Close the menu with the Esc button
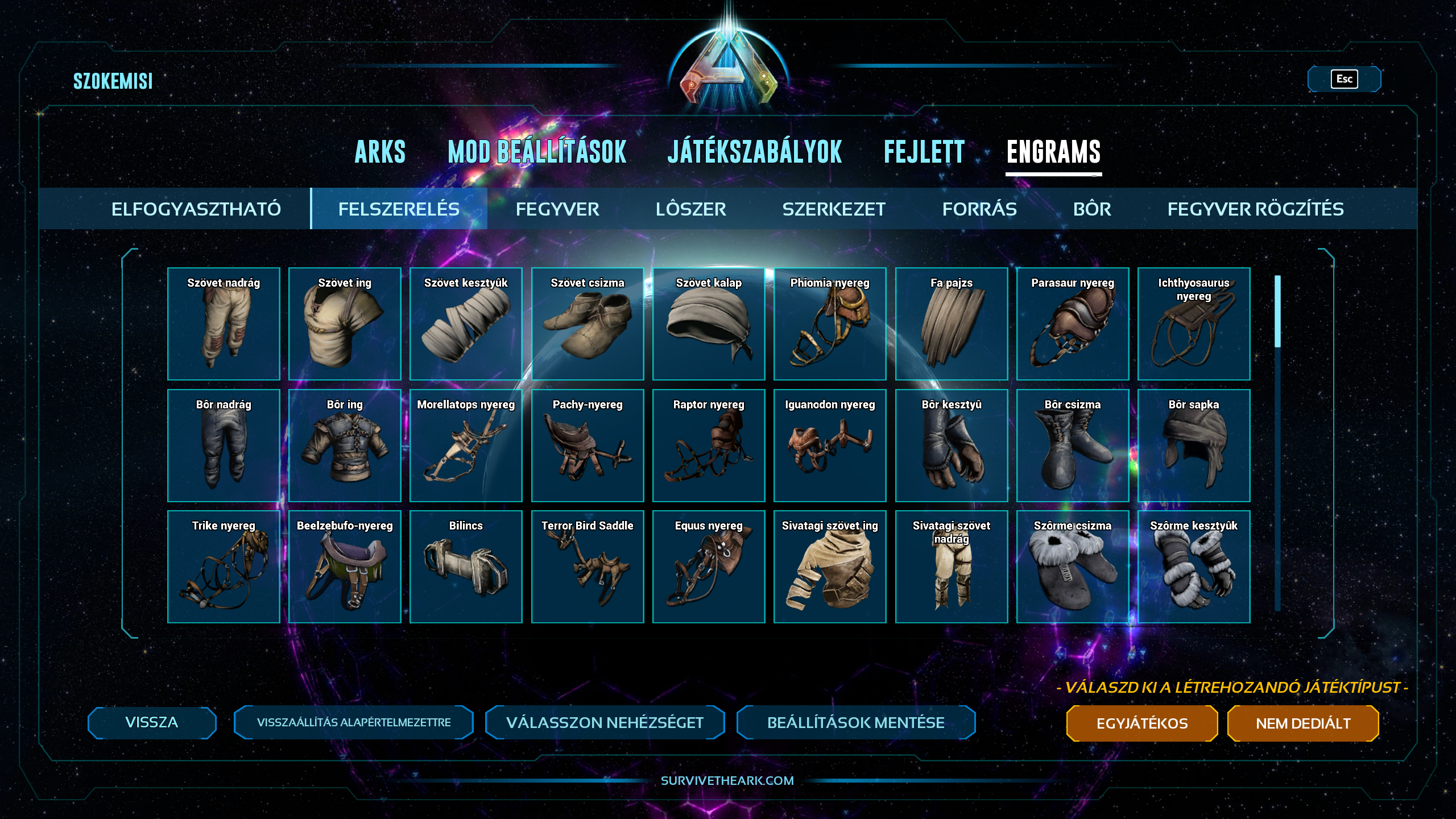This screenshot has width=1456, height=819. 1344,79
